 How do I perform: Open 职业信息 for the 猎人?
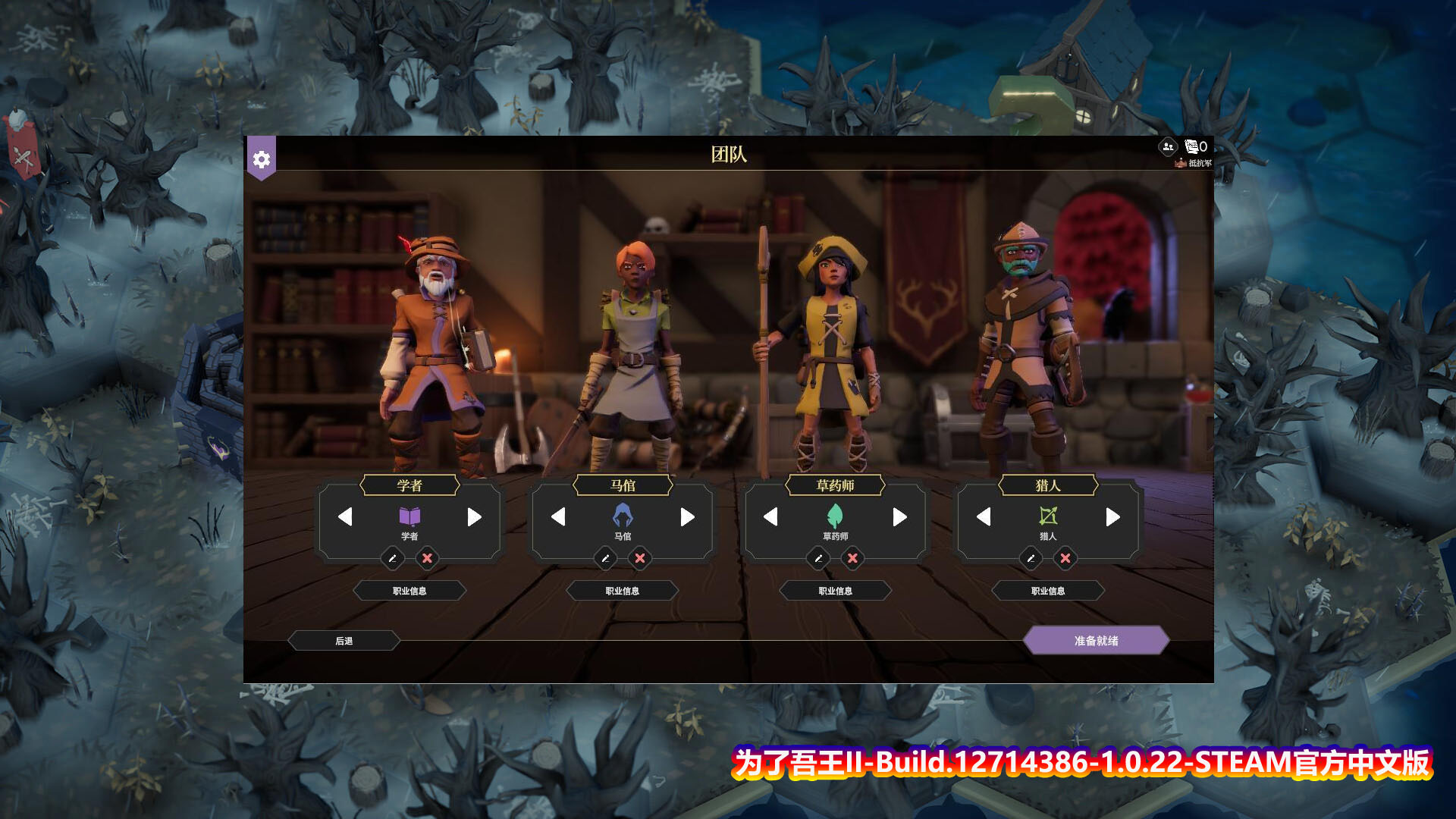tap(1048, 591)
